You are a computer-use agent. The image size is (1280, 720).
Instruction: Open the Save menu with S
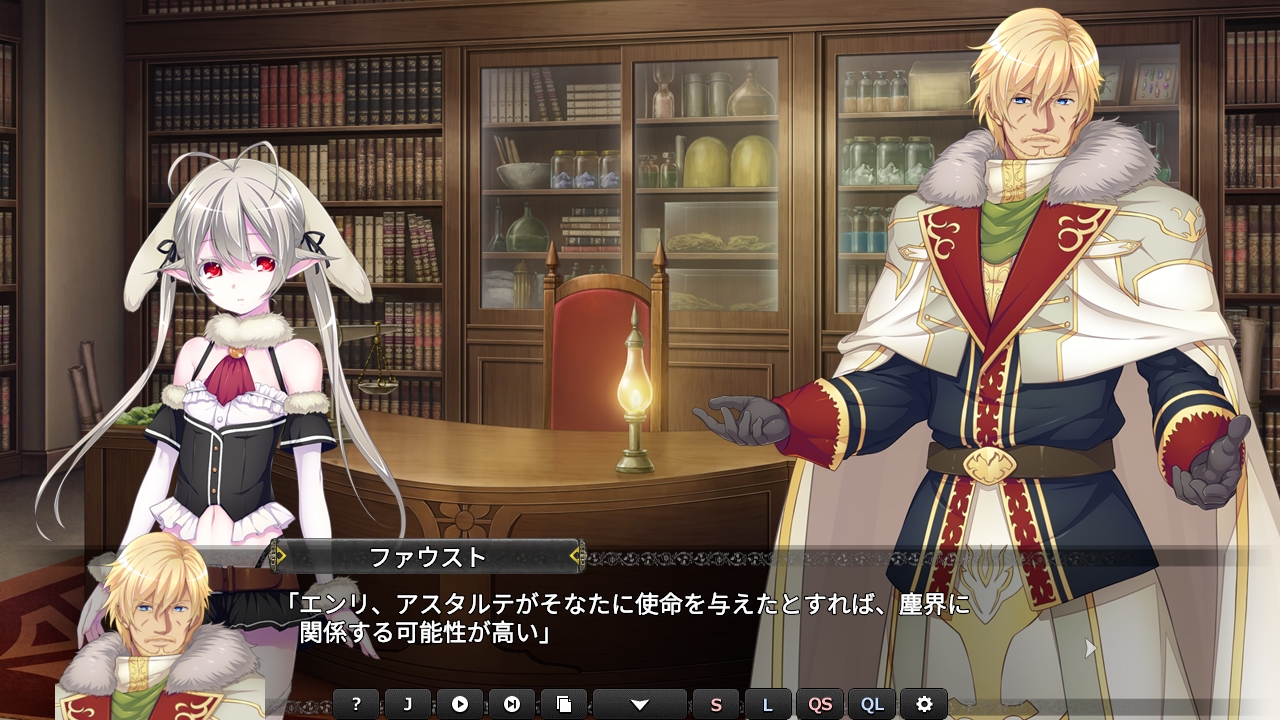[x=716, y=704]
